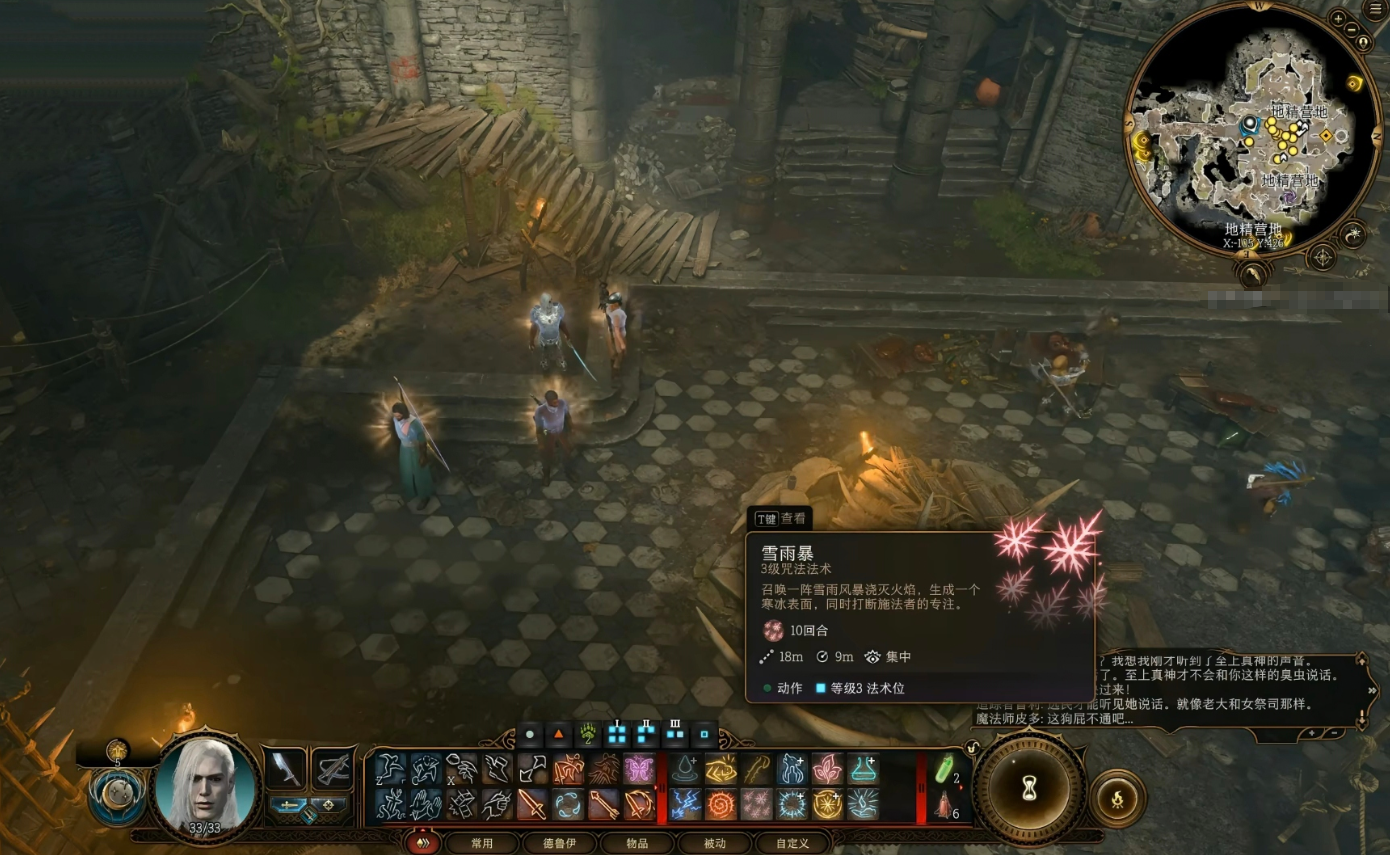
Task: Cast the purple butterfly spell
Action: click(x=640, y=769)
